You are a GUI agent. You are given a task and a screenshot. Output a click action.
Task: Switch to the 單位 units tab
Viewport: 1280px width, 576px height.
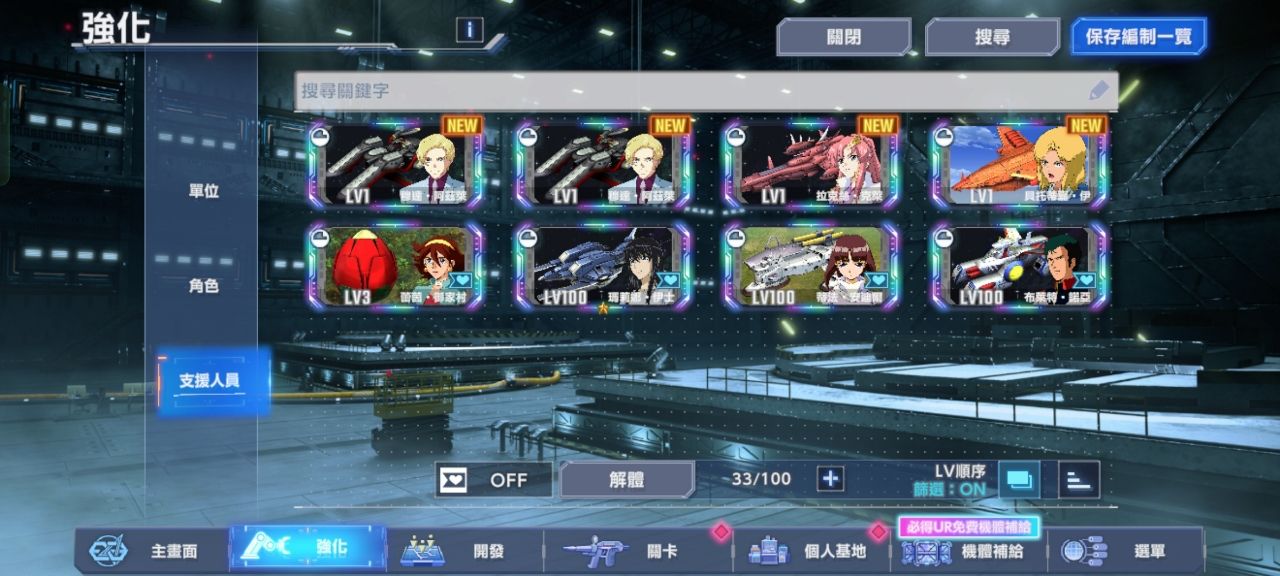203,191
